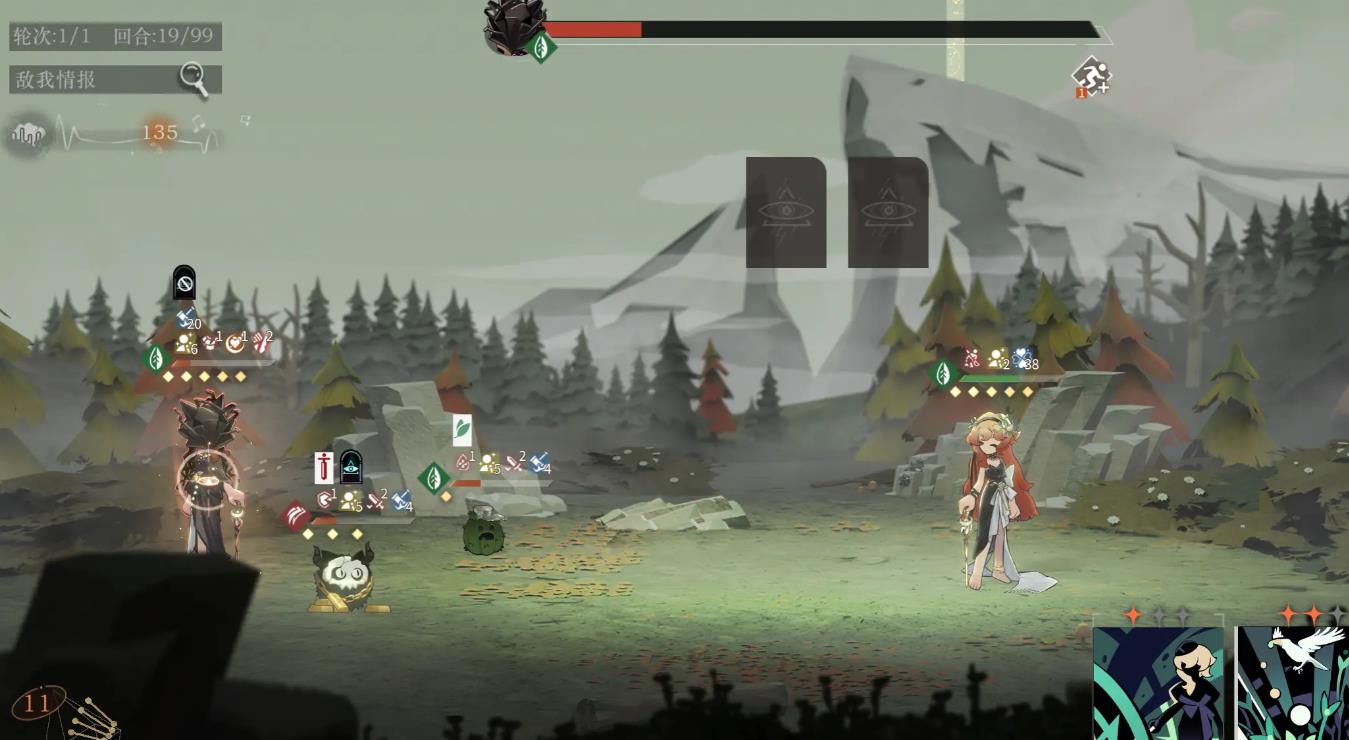The image size is (1349, 740).
Task: Open the 敌我情报 intel panel
Action: coord(115,79)
